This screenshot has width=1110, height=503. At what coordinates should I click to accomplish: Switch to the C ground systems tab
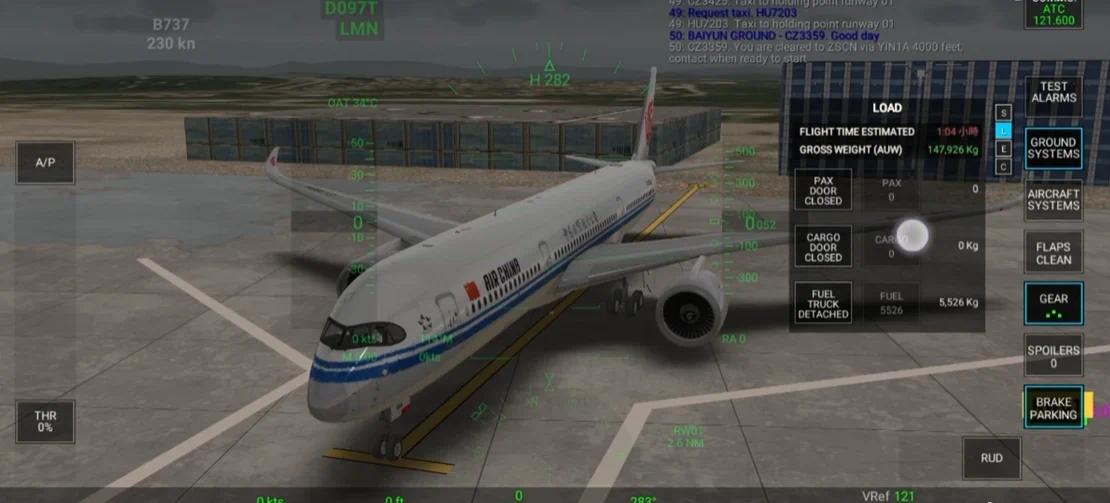pyautogui.click(x=1004, y=166)
